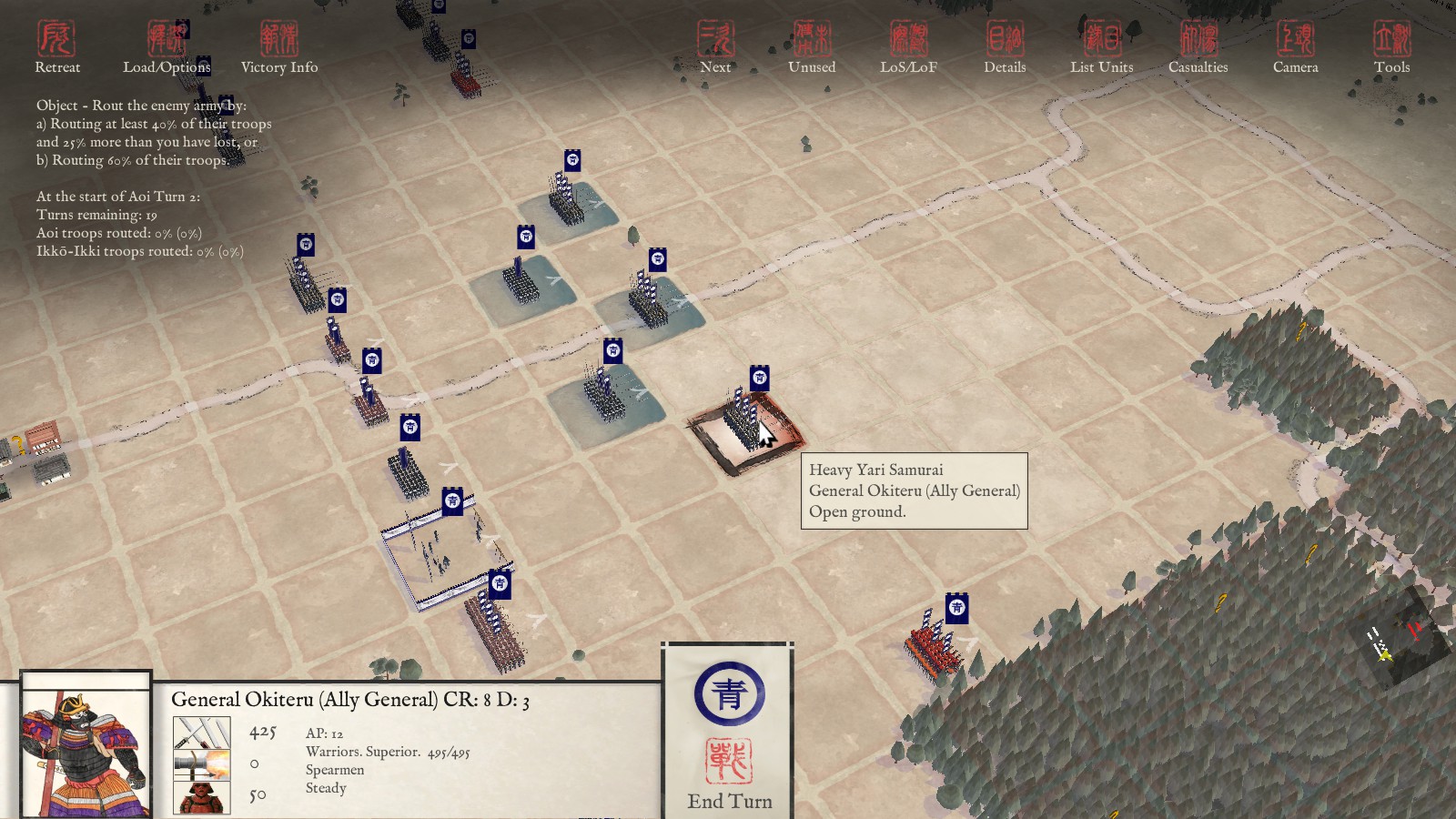Open the Camera controls
Image resolution: width=1456 pixels, height=819 pixels.
[1295, 47]
